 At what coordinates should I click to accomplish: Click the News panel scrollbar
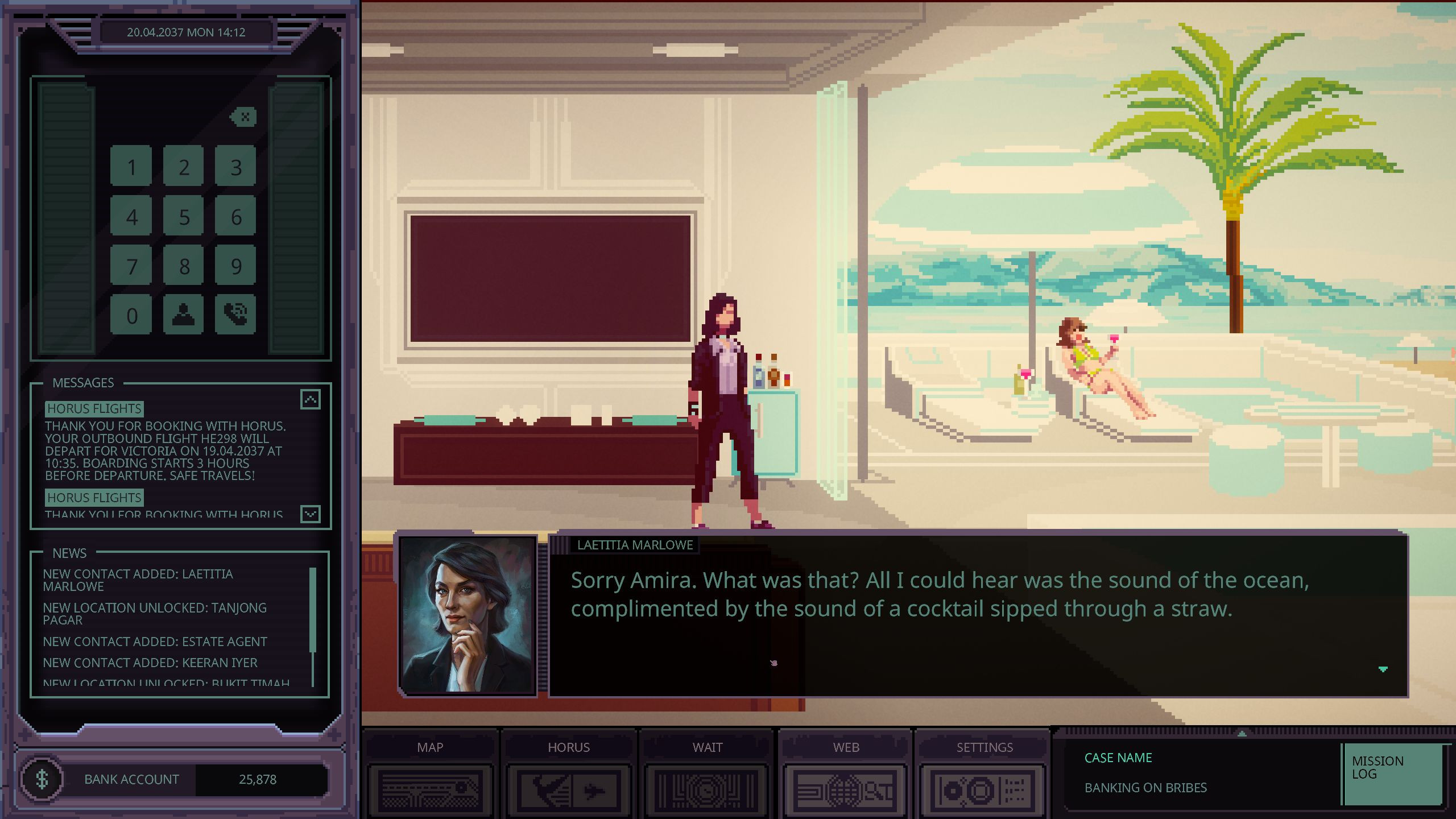click(313, 610)
